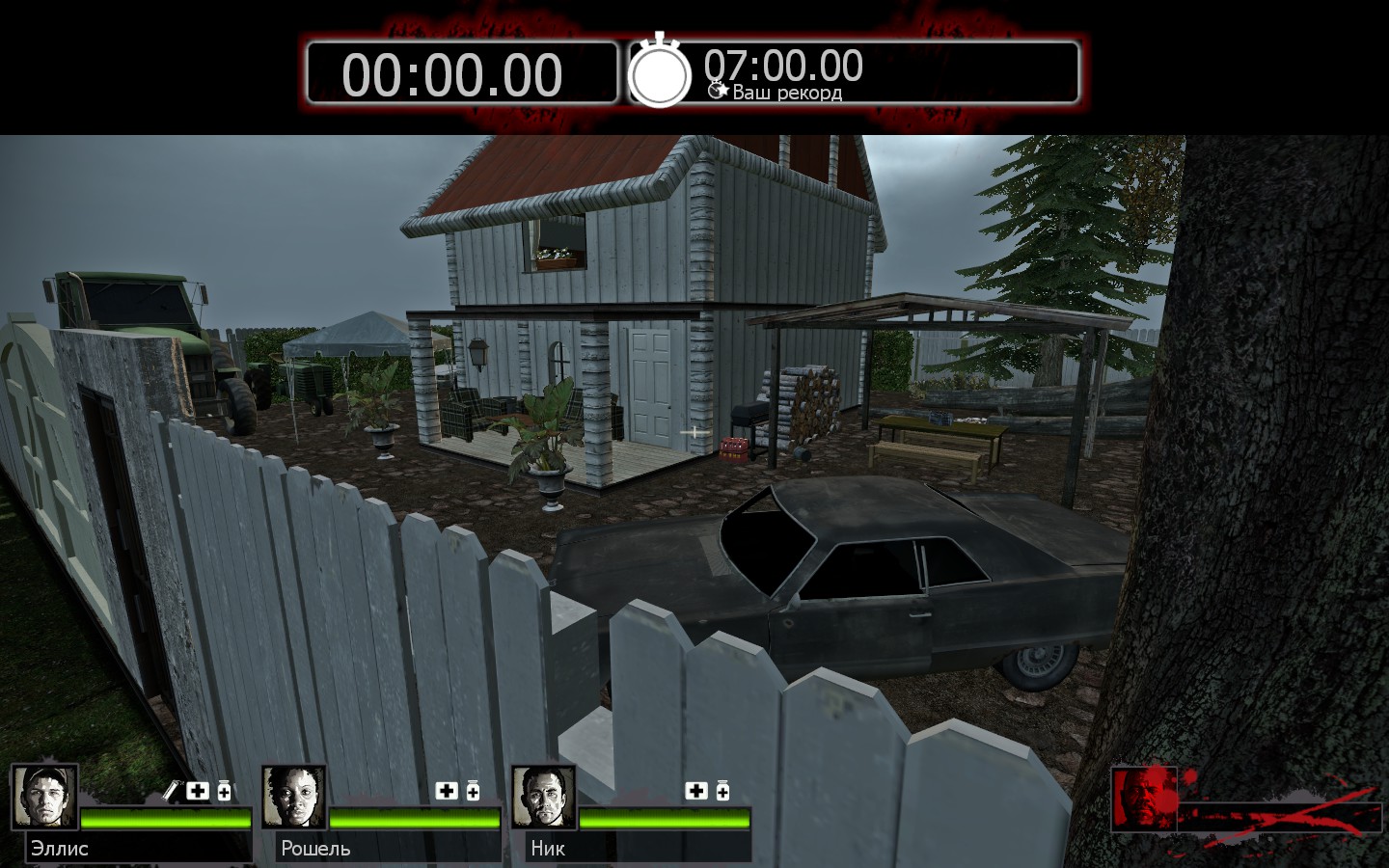Choose Rochelle's pain pills icon
1389x868 pixels.
coord(473,791)
